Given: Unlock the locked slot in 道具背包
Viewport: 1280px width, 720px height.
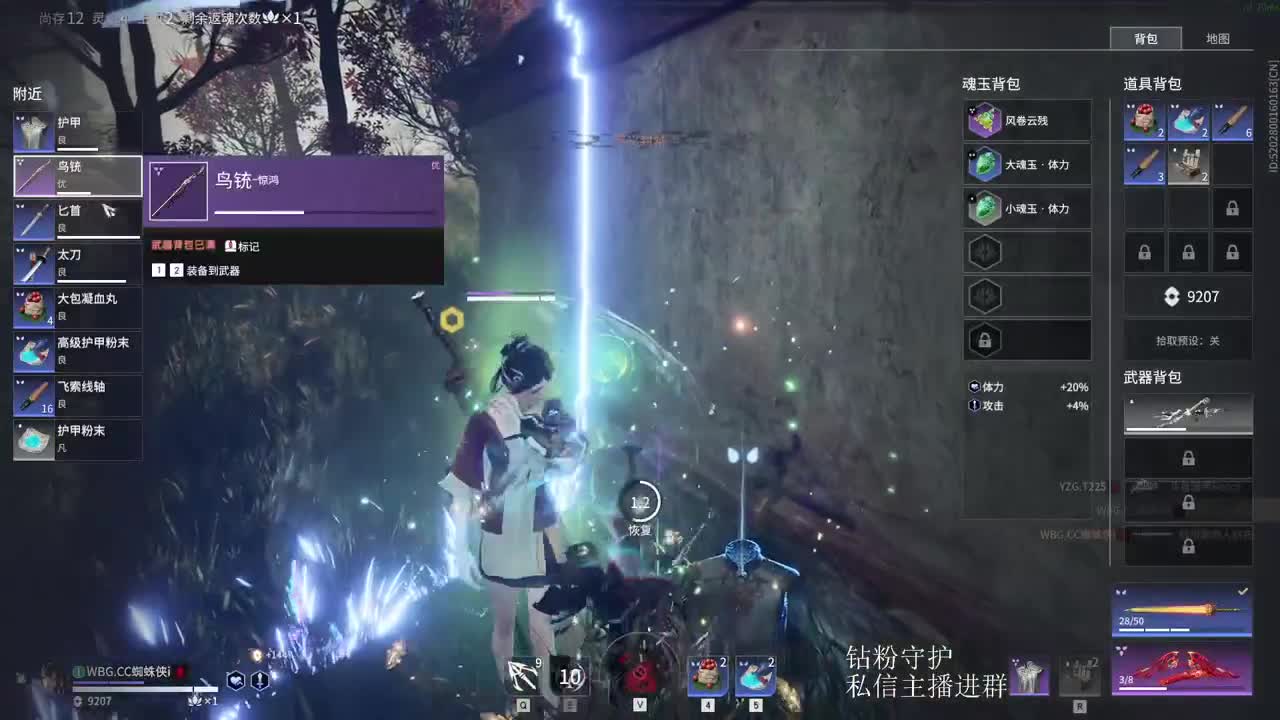Looking at the screenshot, I should (x=1233, y=208).
